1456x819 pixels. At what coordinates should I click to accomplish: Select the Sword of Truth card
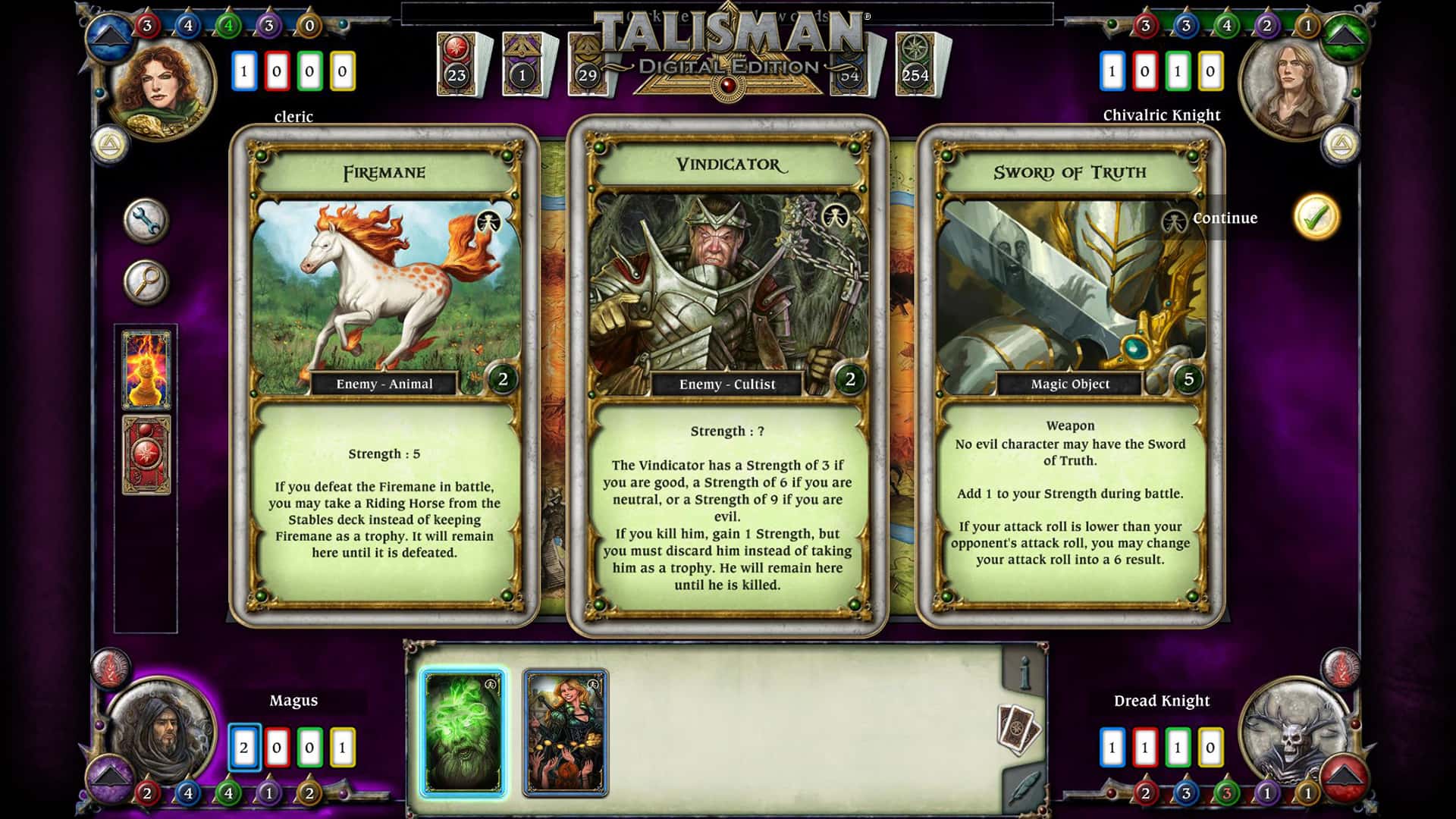pos(1071,372)
